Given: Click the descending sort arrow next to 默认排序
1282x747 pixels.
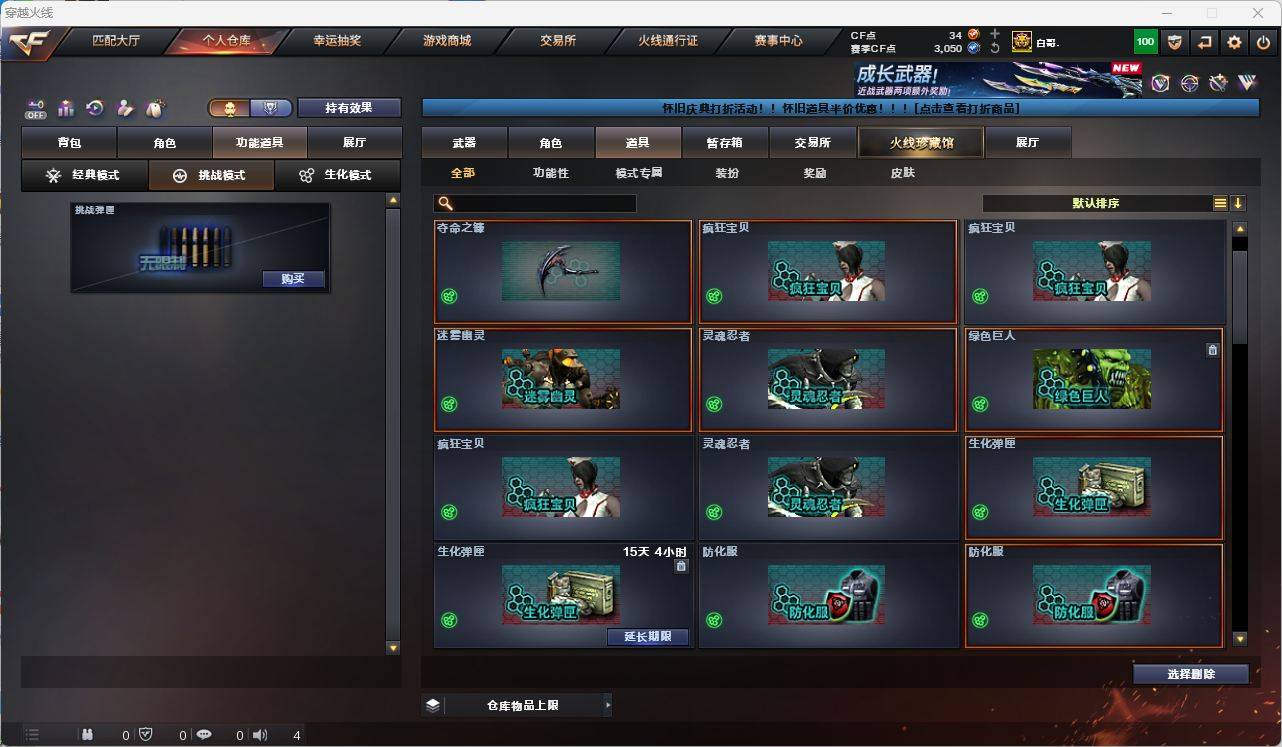Looking at the screenshot, I should click(1238, 203).
